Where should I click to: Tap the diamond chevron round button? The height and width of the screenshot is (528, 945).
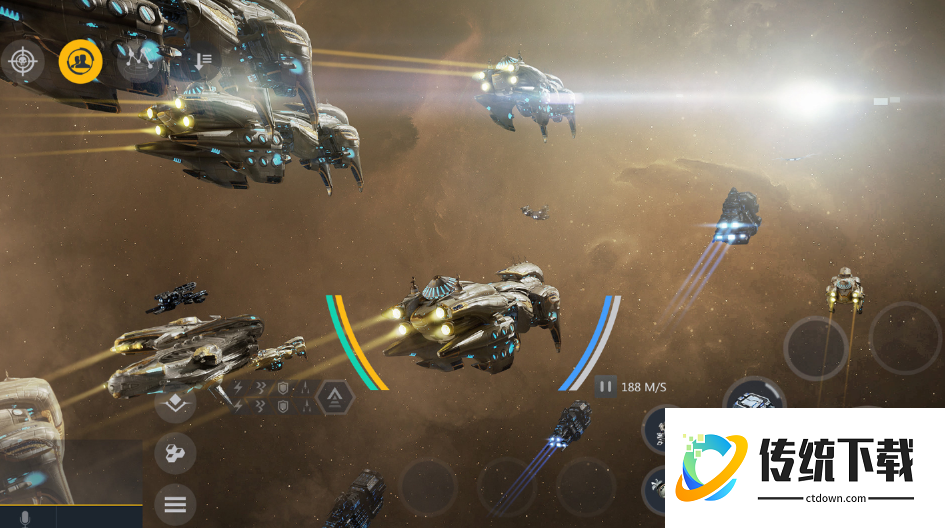pos(175,403)
